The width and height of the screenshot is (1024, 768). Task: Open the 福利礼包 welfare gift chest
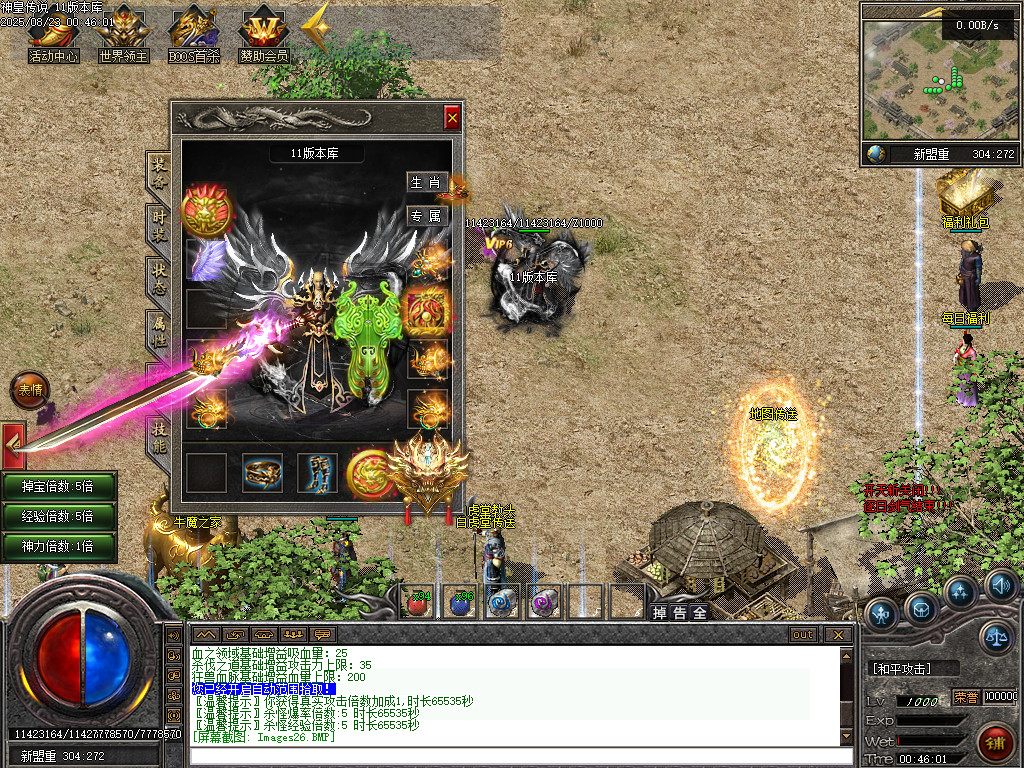pos(963,195)
